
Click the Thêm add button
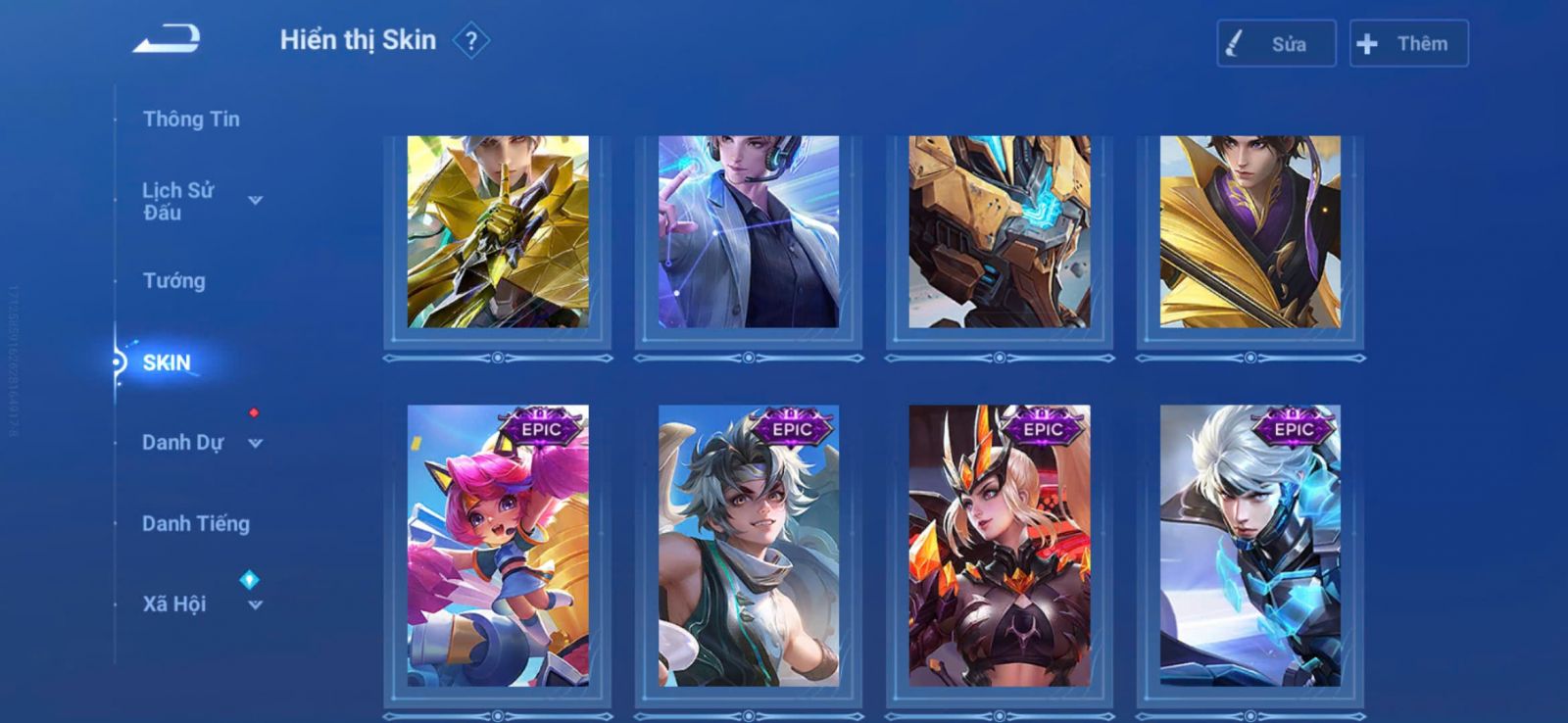[x=1408, y=44]
